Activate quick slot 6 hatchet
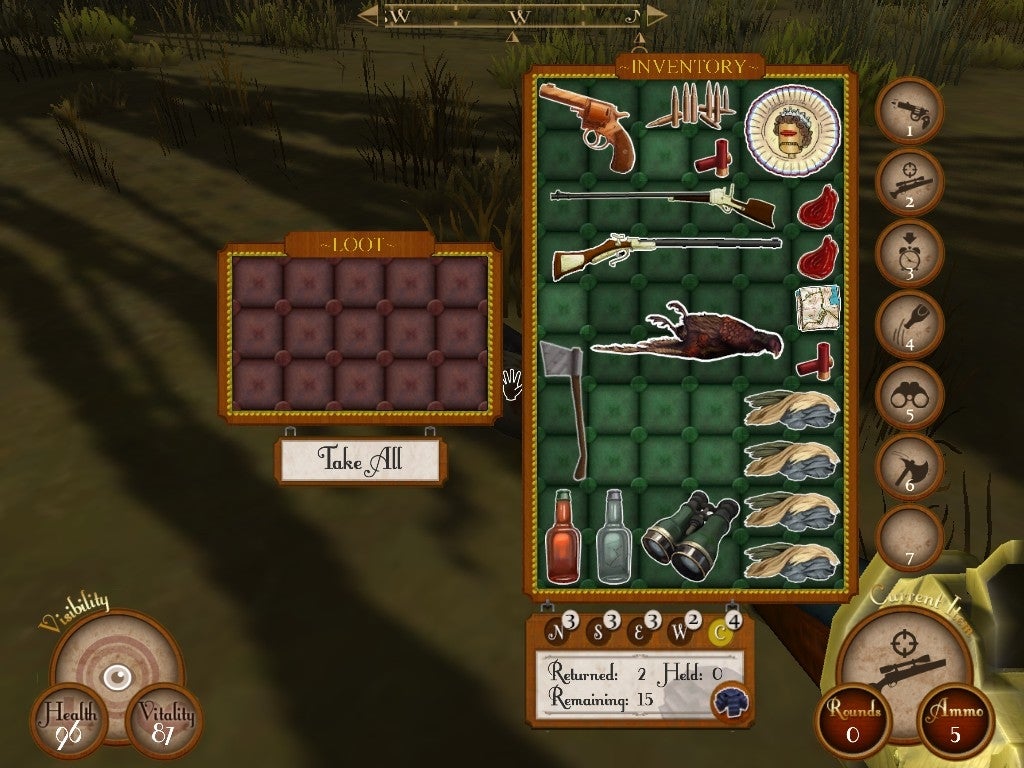 tap(909, 466)
